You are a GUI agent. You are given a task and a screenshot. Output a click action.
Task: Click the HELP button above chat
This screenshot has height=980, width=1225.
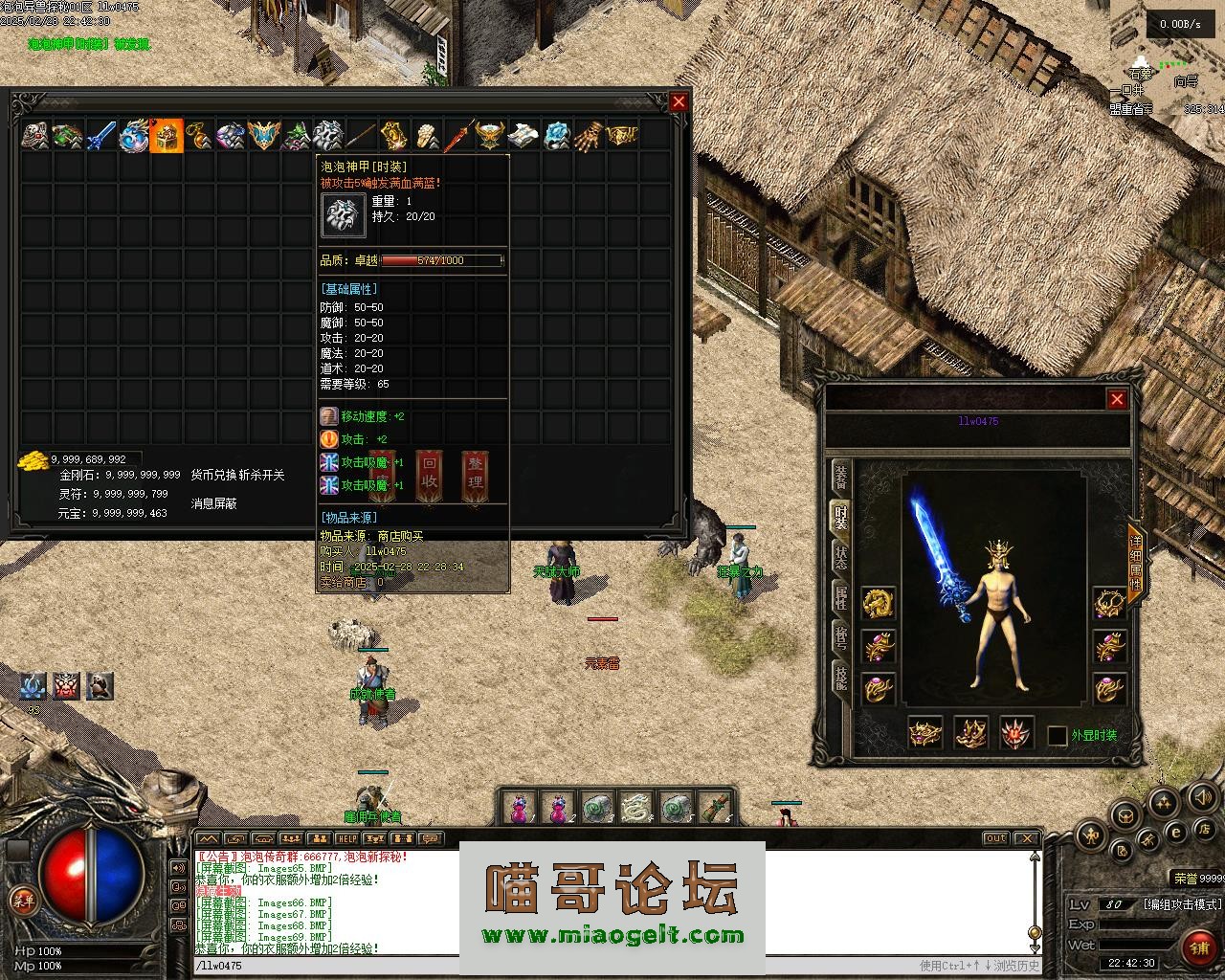point(345,838)
